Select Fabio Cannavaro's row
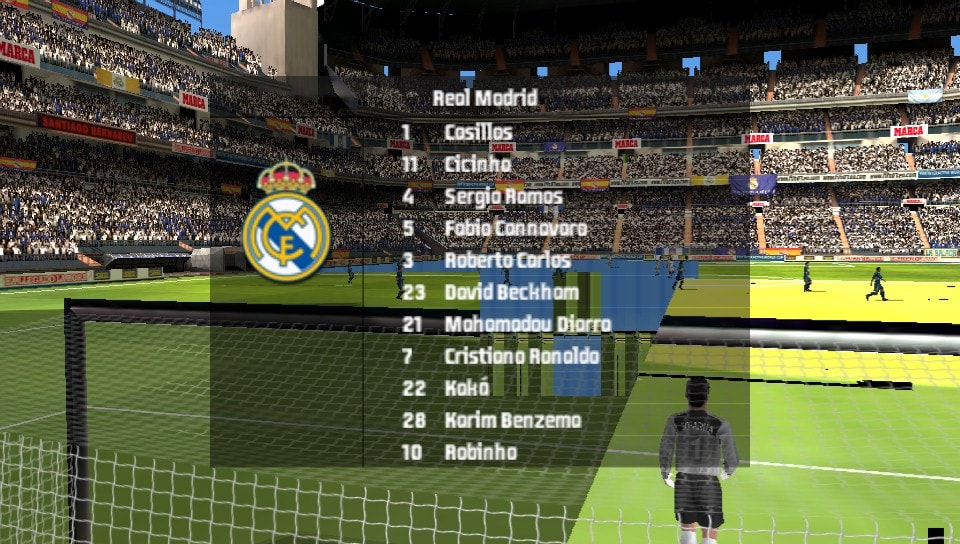Screen dimensions: 960x544 (515, 228)
